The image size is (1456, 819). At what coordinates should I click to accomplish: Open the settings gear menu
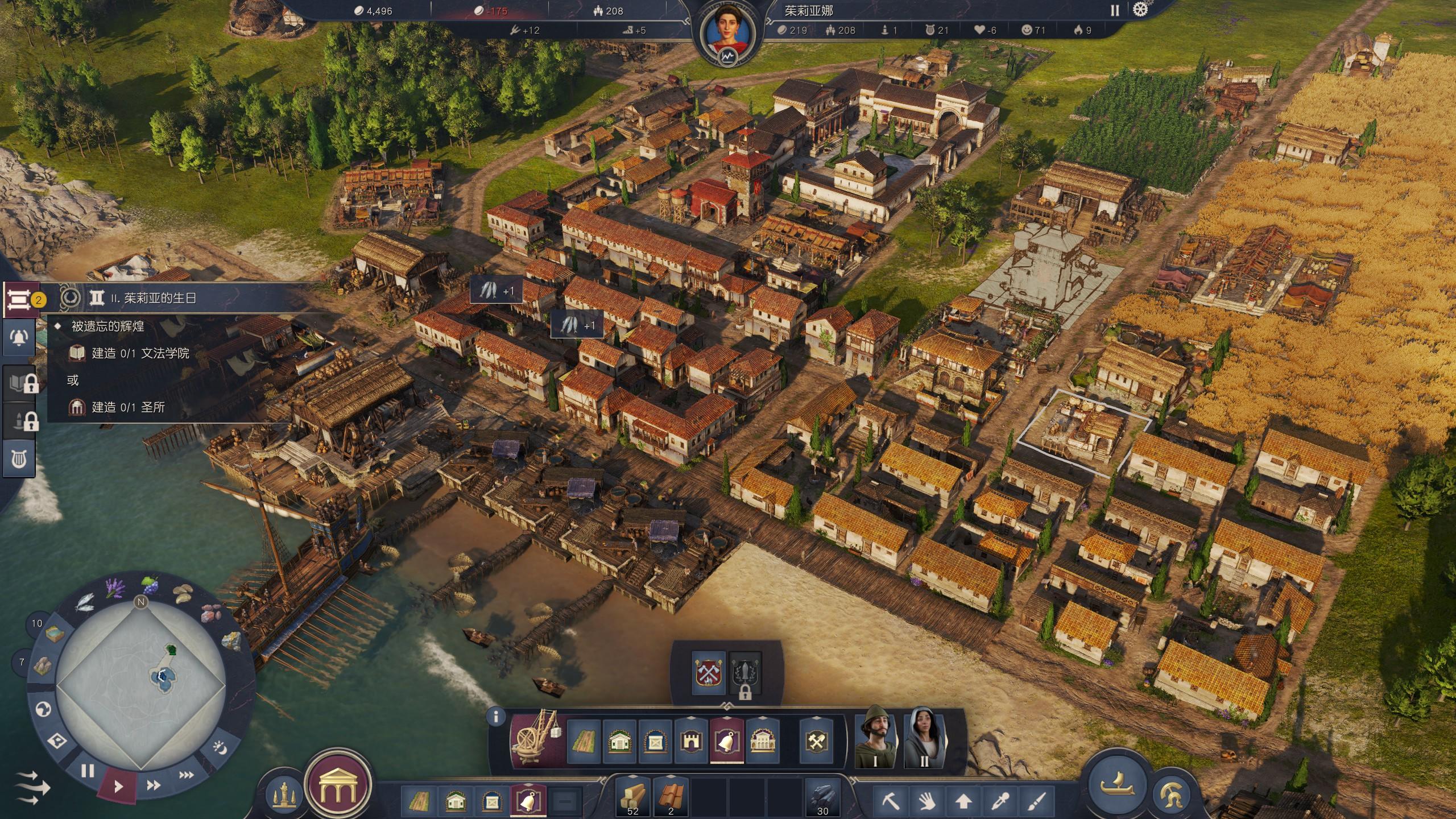[x=1140, y=10]
